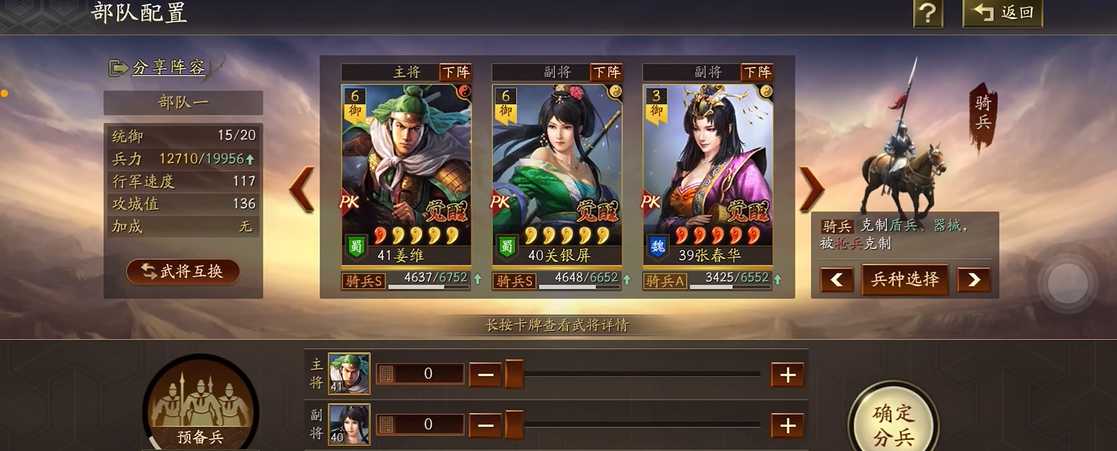Image resolution: width=1117 pixels, height=451 pixels.
Task: Open the 兵种选择 troop type selector
Action: tap(905, 279)
